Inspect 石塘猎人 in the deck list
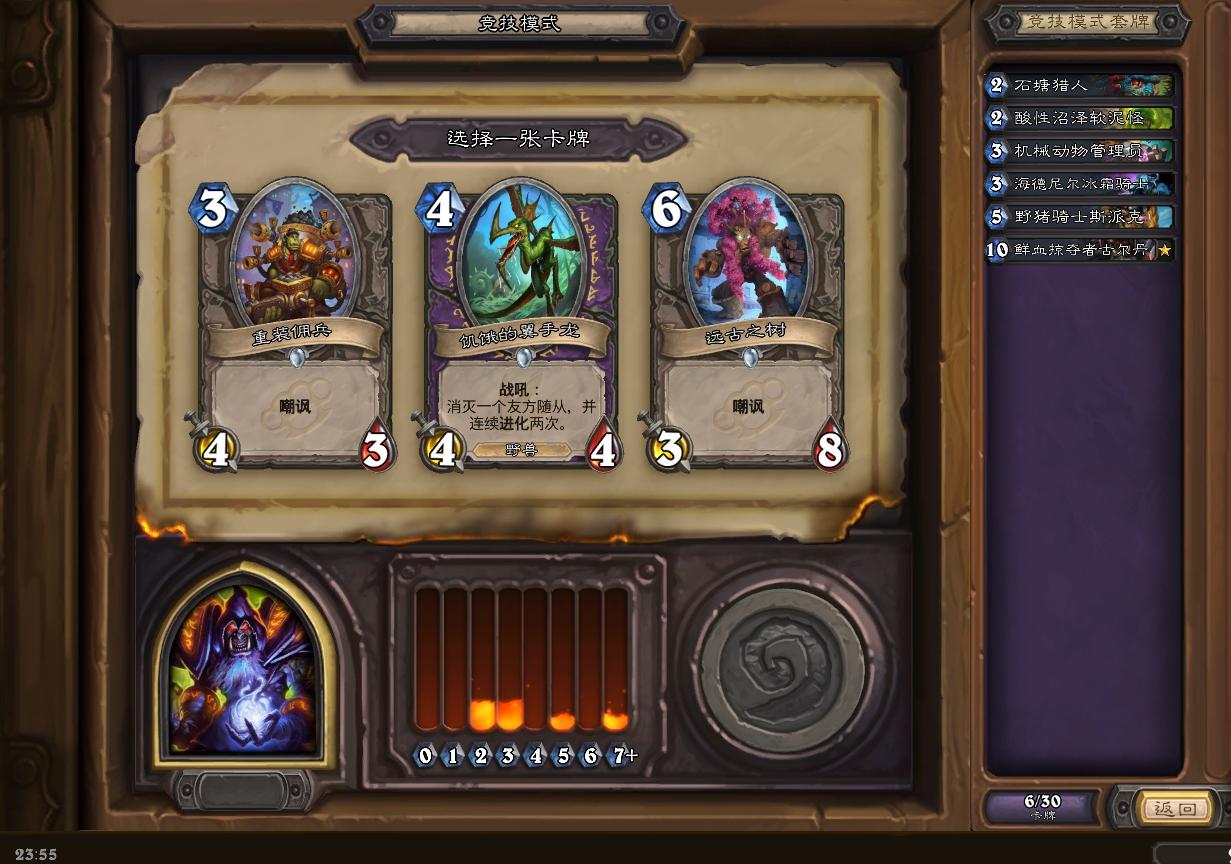The image size is (1231, 864). 1080,86
